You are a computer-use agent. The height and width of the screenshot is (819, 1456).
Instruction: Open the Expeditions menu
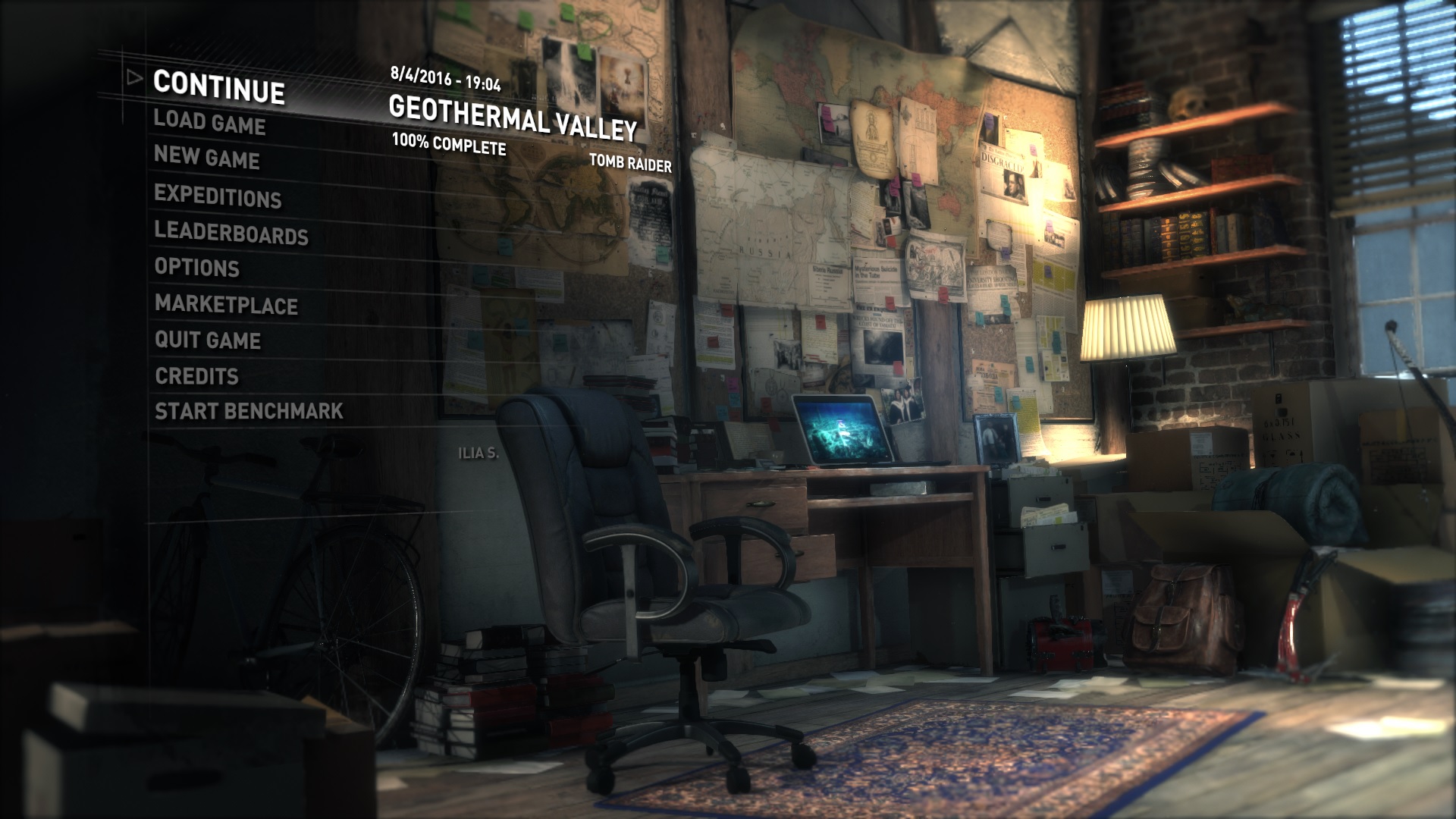click(218, 196)
